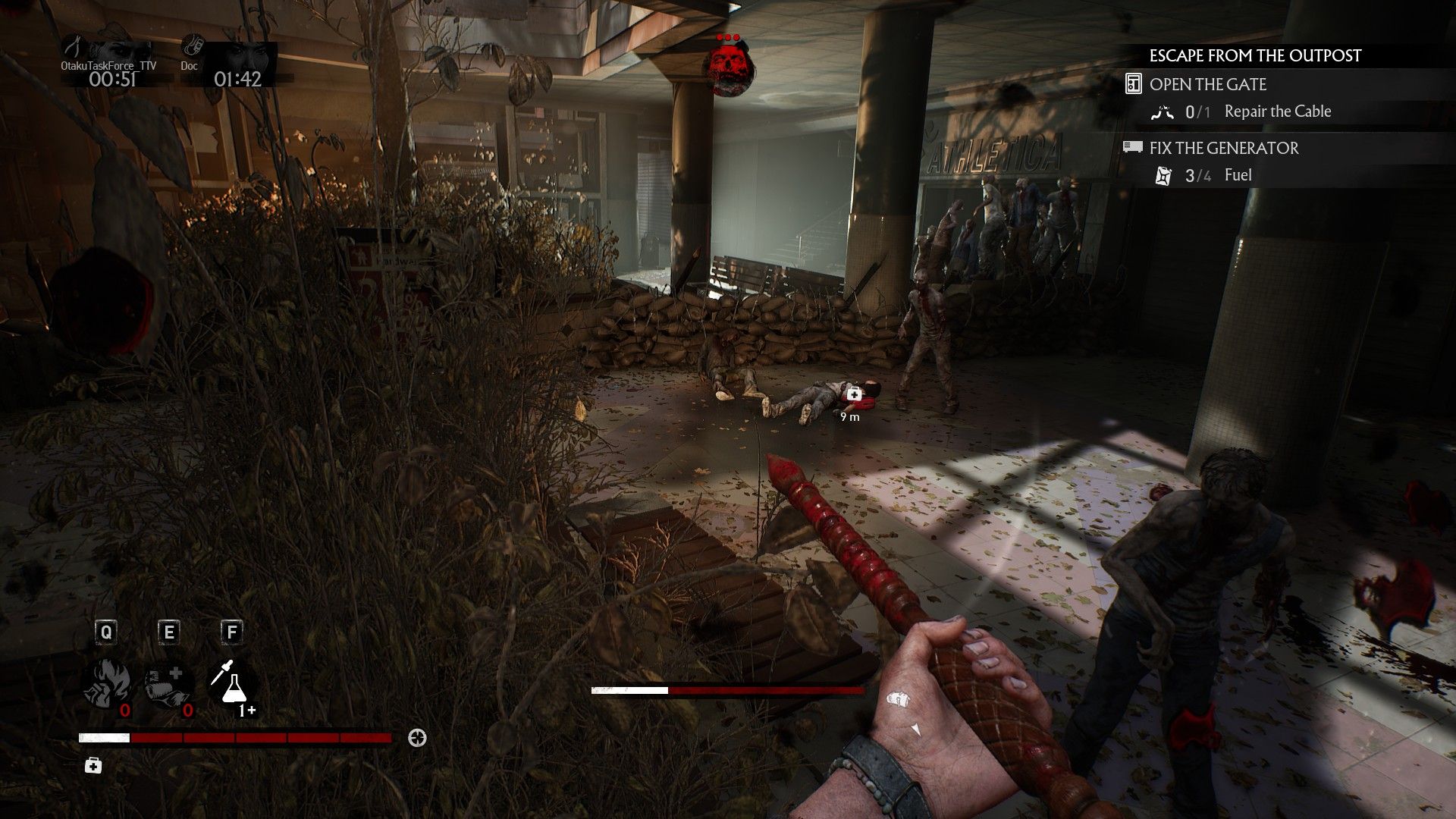The width and height of the screenshot is (1456, 819).
Task: Select the downed teammate medkit marker
Action: click(x=854, y=394)
